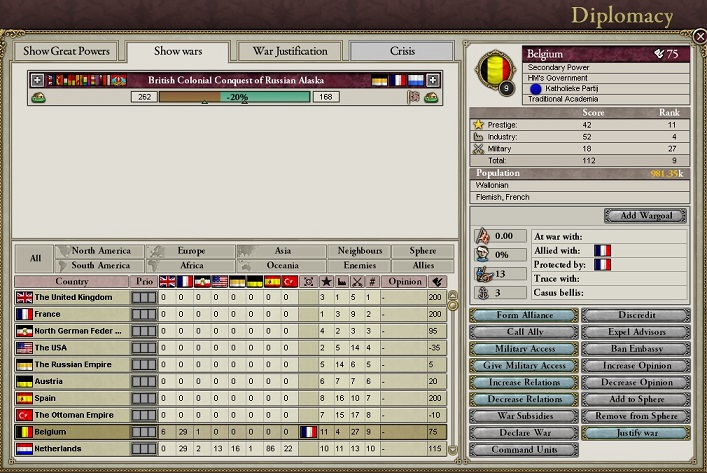Select Add to Sphere action
The image size is (707, 473).
(637, 399)
